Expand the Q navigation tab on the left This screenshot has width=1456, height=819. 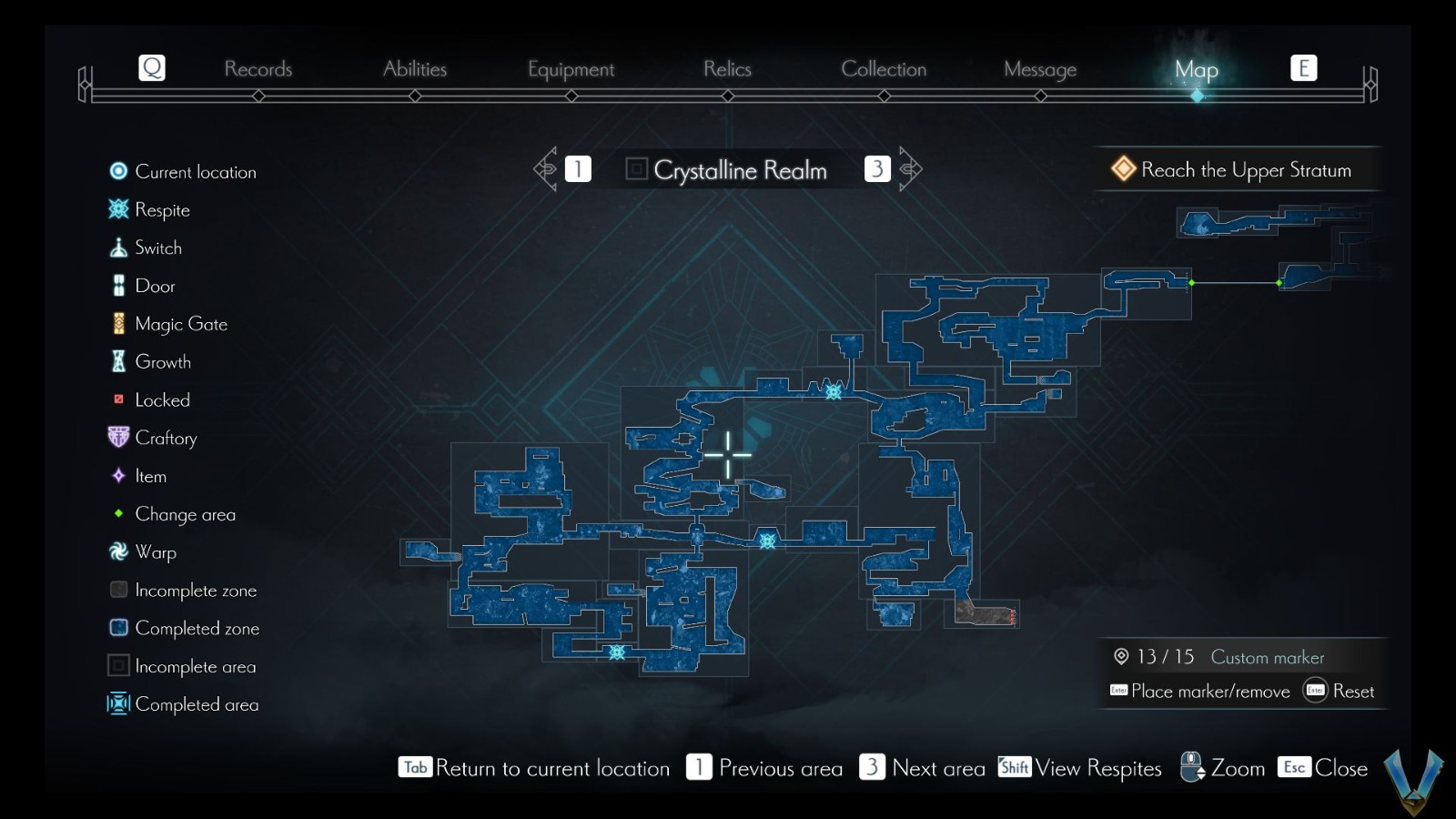coord(151,66)
